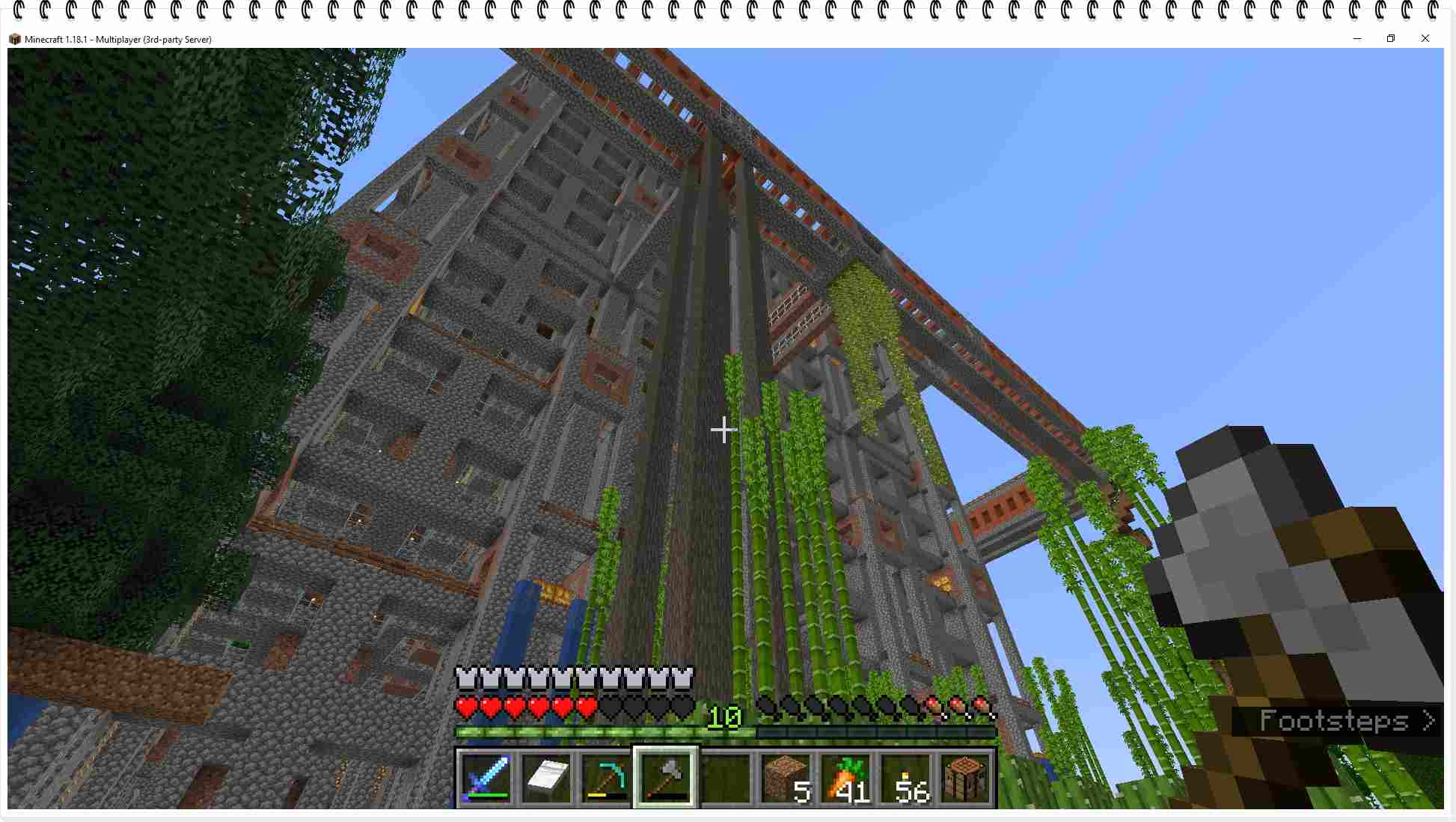This screenshot has height=822, width=1456.
Task: Select the stack of 5 podzol blocks
Action: [784, 777]
